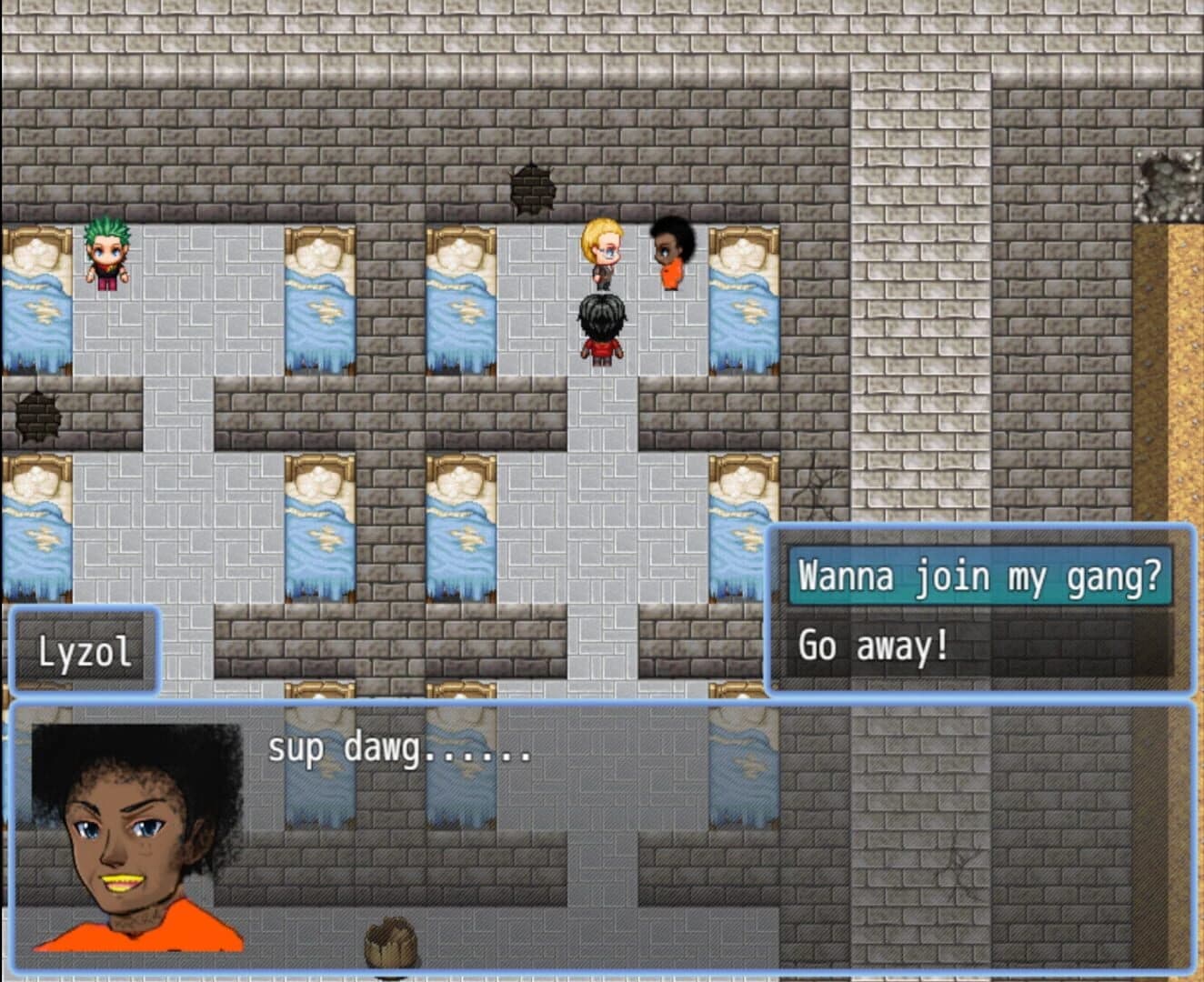Select the highlighted "Wanna join my gang?" choice row
This screenshot has width=1204, height=982.
pos(978,576)
